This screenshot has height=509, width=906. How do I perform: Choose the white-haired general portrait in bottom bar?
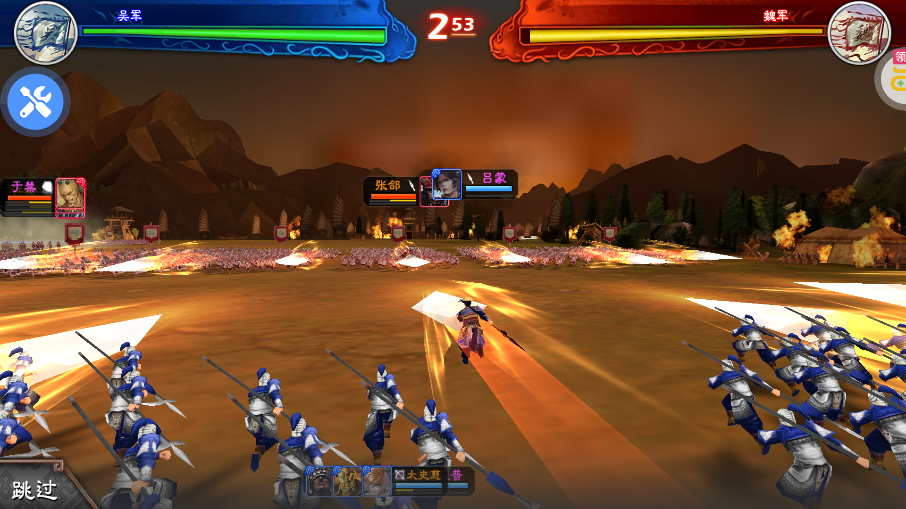click(x=377, y=481)
